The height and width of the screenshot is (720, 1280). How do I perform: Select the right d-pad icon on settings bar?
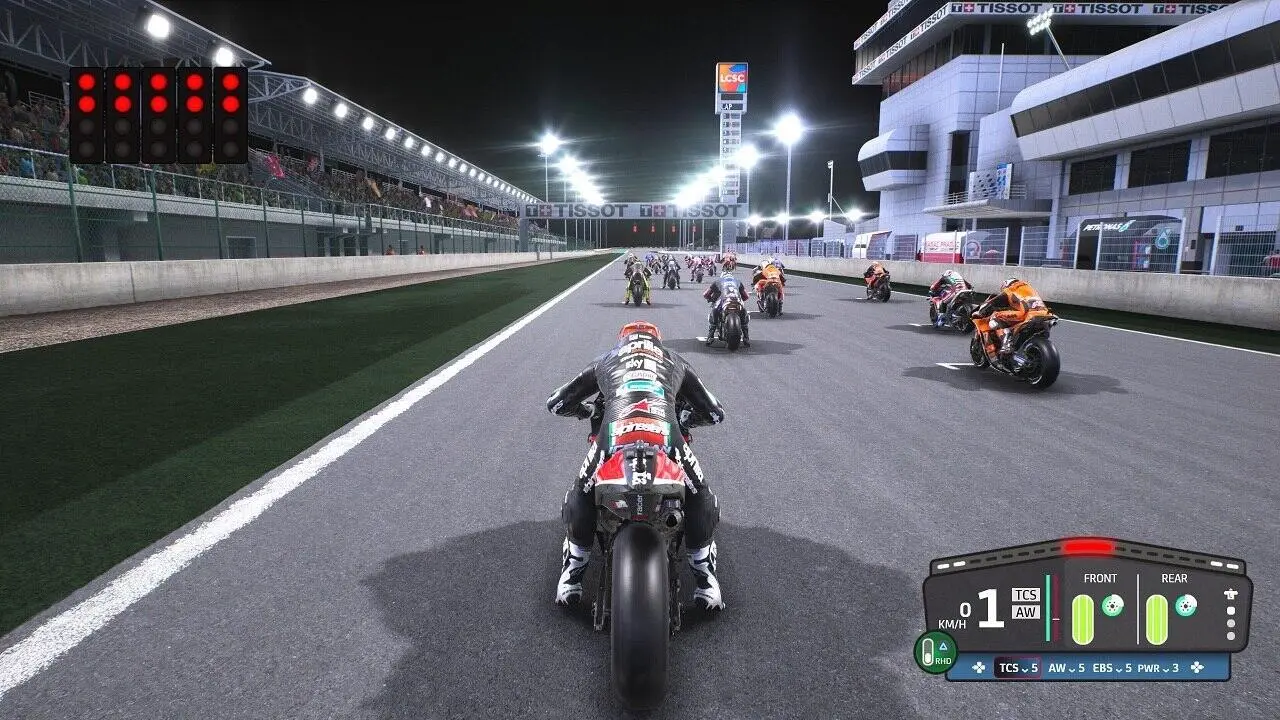[x=1197, y=668]
